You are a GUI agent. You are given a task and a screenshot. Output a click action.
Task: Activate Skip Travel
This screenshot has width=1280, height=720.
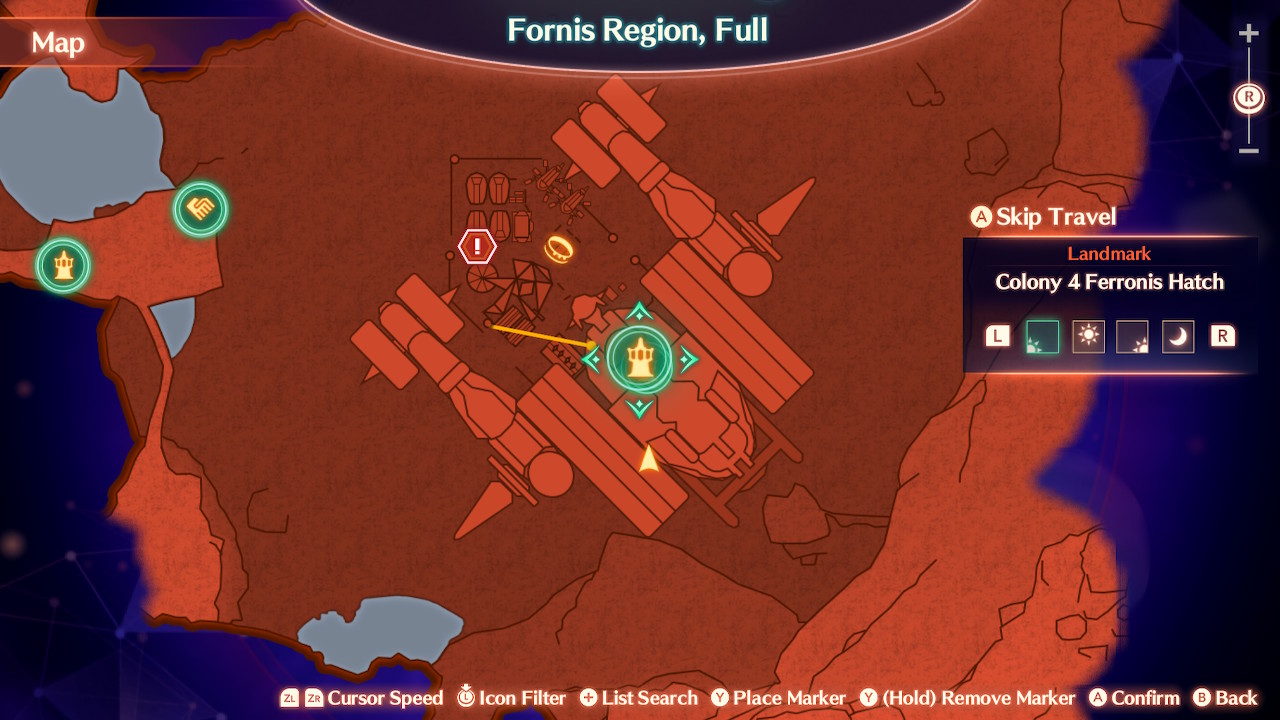[x=1042, y=216]
